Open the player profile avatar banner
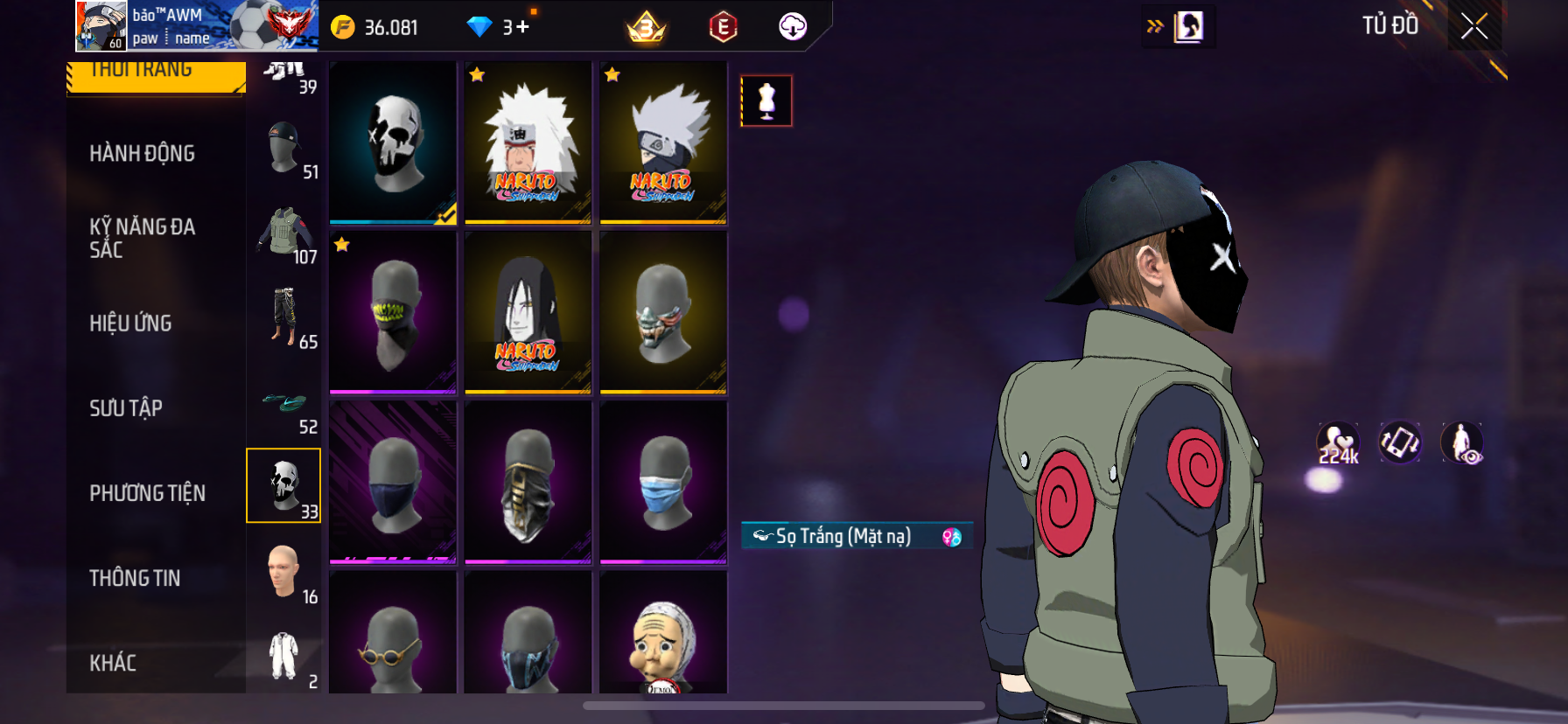 [196, 26]
